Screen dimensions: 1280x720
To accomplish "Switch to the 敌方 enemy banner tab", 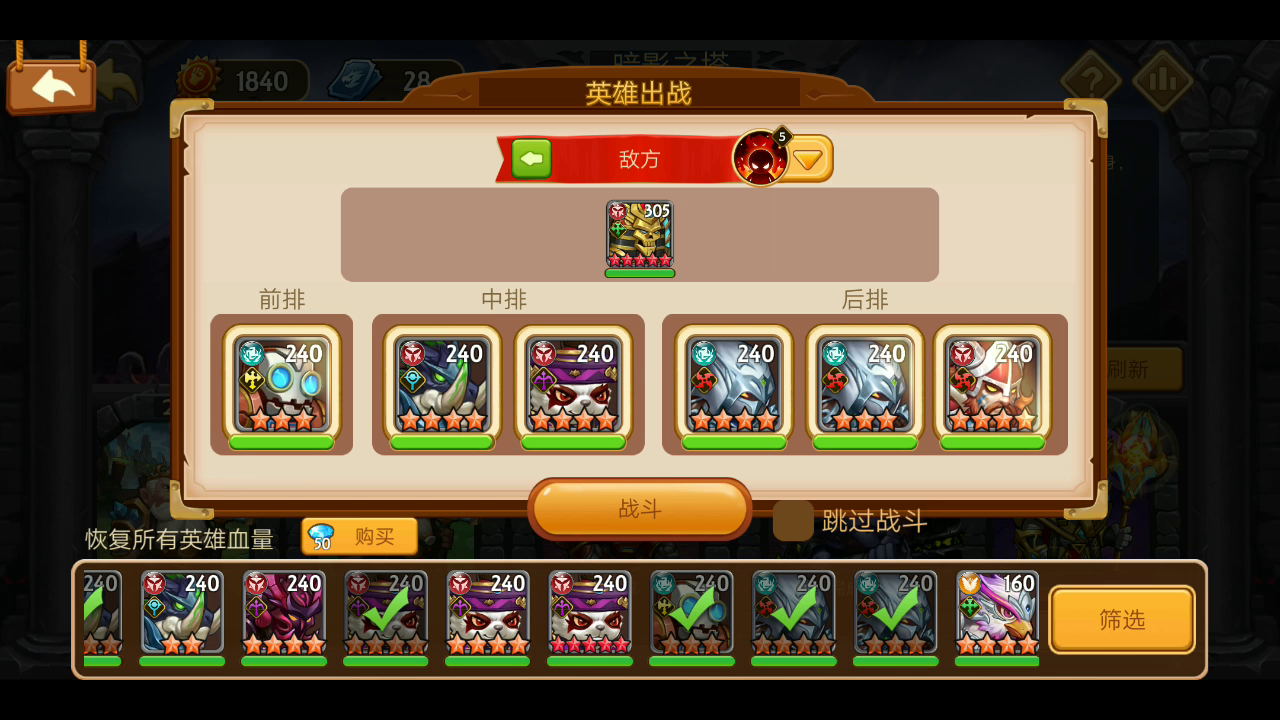I will (x=640, y=158).
